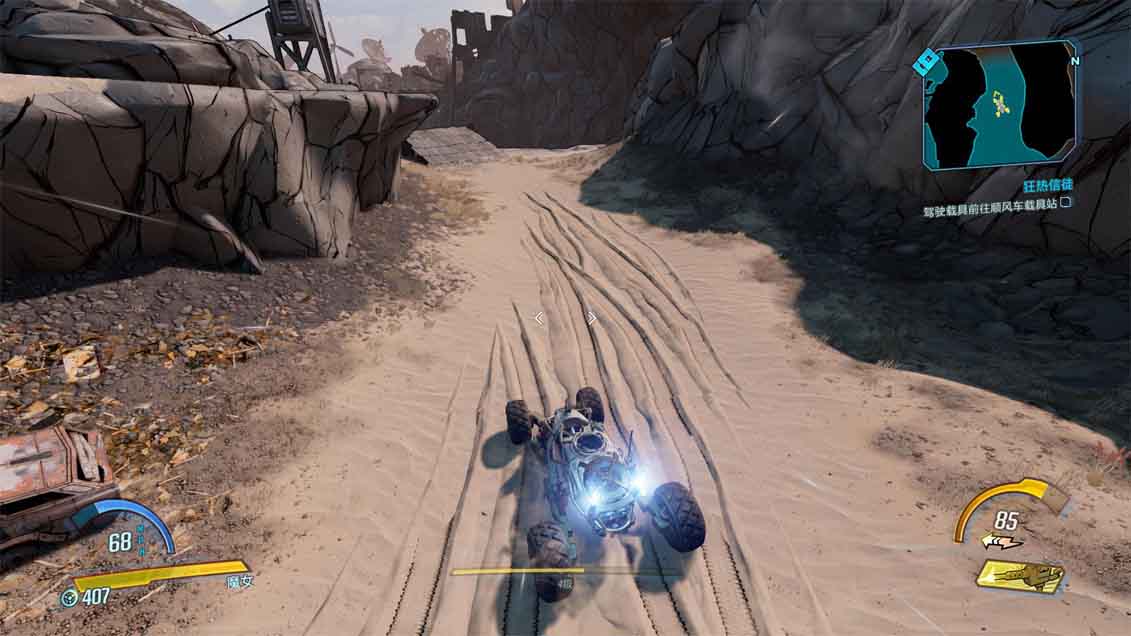This screenshot has width=1131, height=636.
Task: Open the minimap
Action: click(x=1000, y=103)
